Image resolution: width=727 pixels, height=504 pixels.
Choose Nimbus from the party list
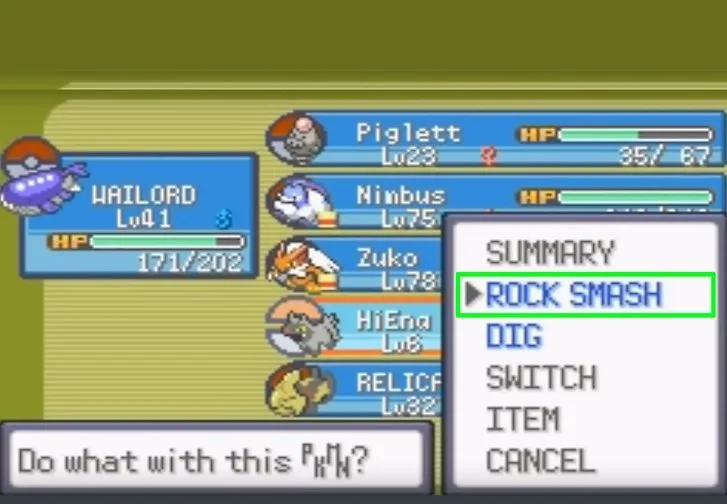tap(400, 203)
